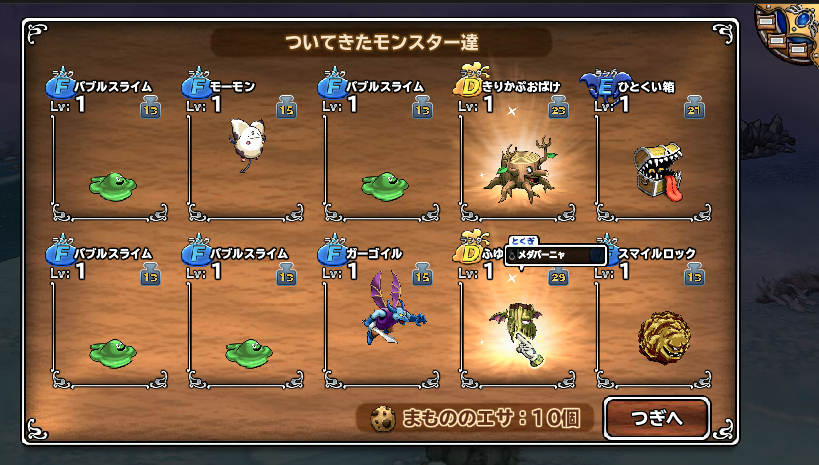Tap the つぎへ button to continue

[656, 417]
